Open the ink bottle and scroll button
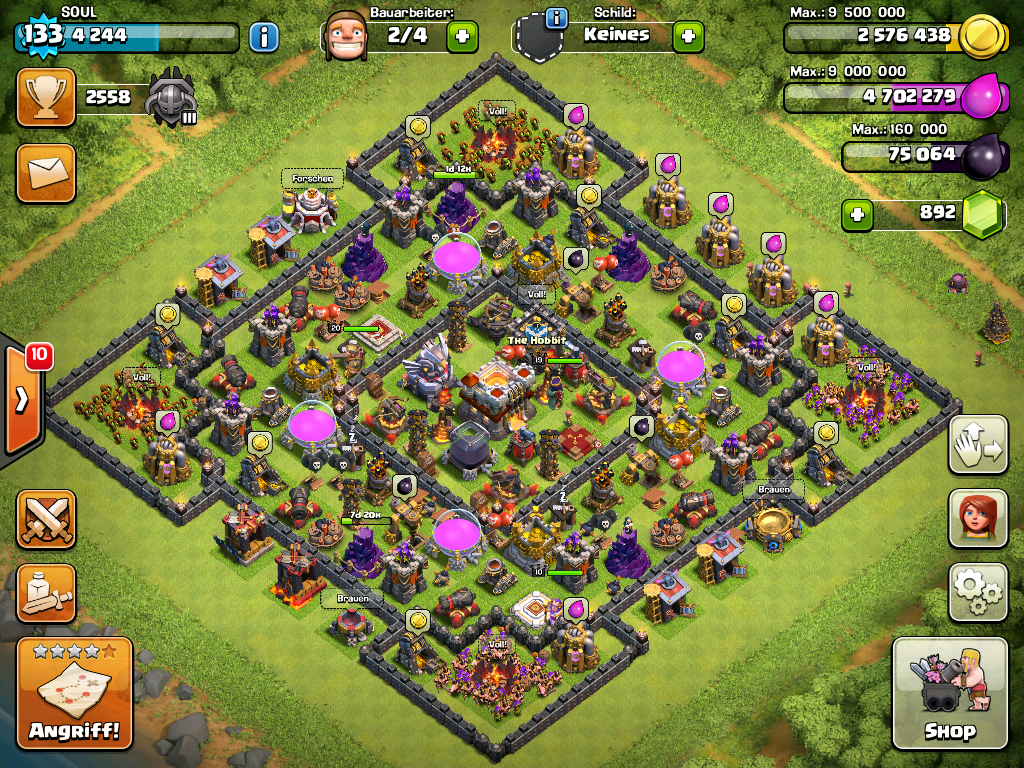 [x=46, y=593]
